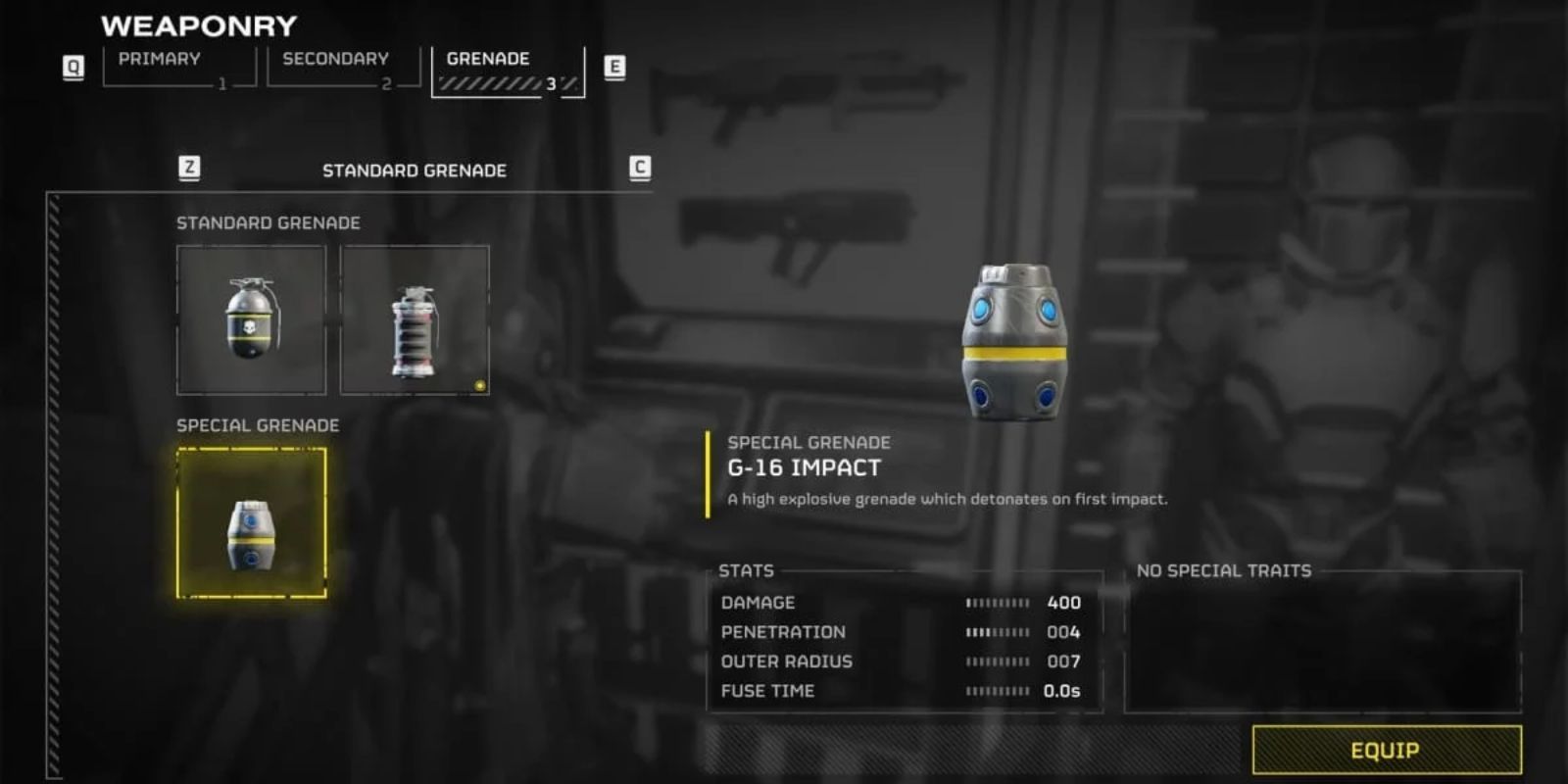Pick the G-16 Impact grenade slot
This screenshot has height=784, width=1568.
click(252, 523)
